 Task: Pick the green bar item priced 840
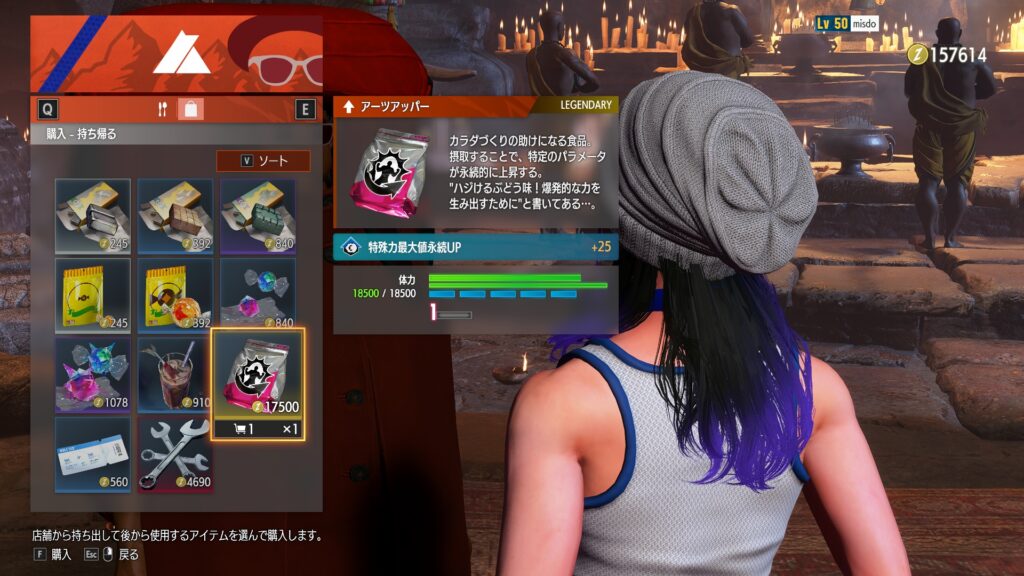pyautogui.click(x=258, y=215)
